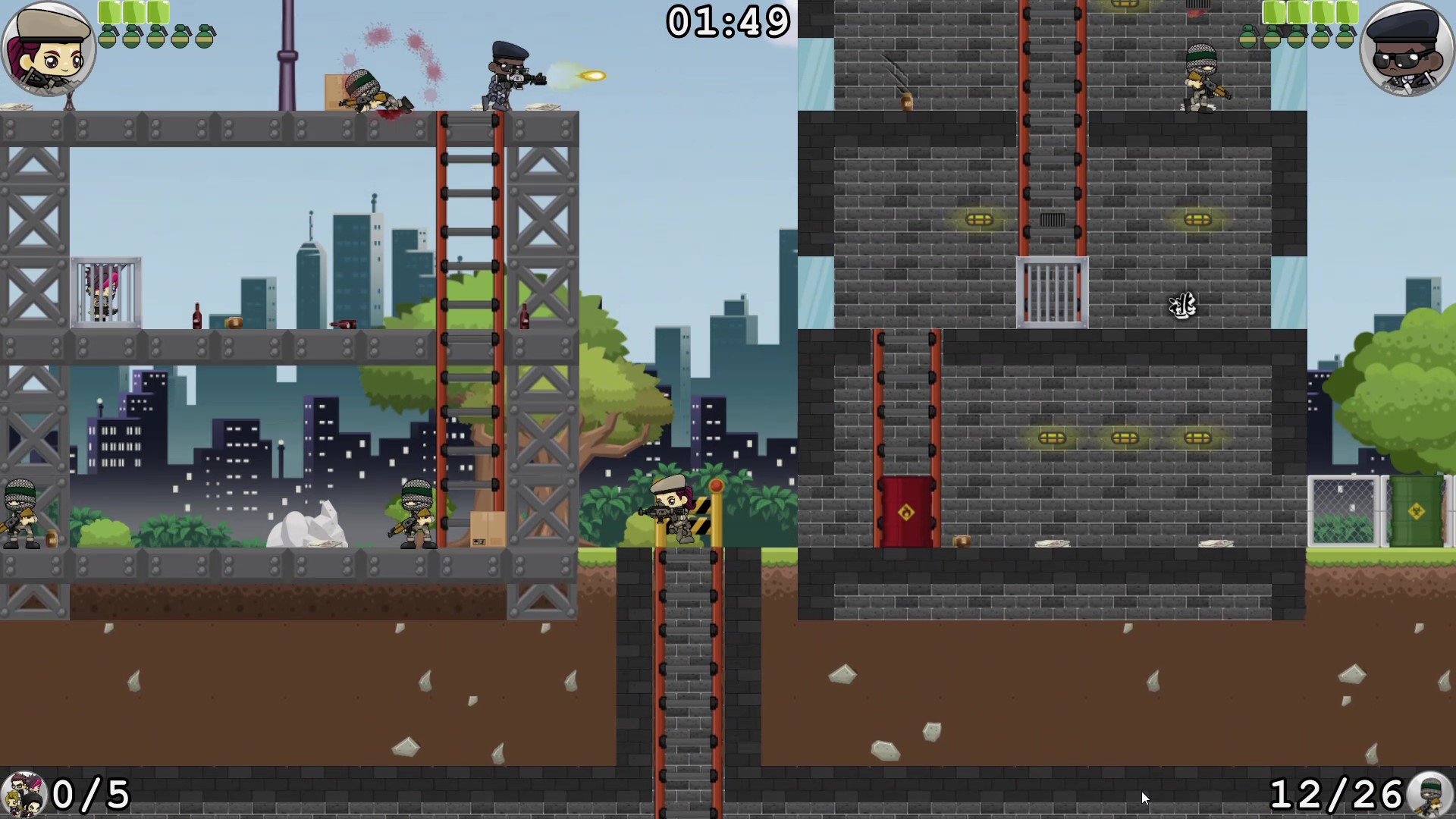1456x819 pixels.
Task: Click the large barred prison window
Action: [x=1053, y=292]
